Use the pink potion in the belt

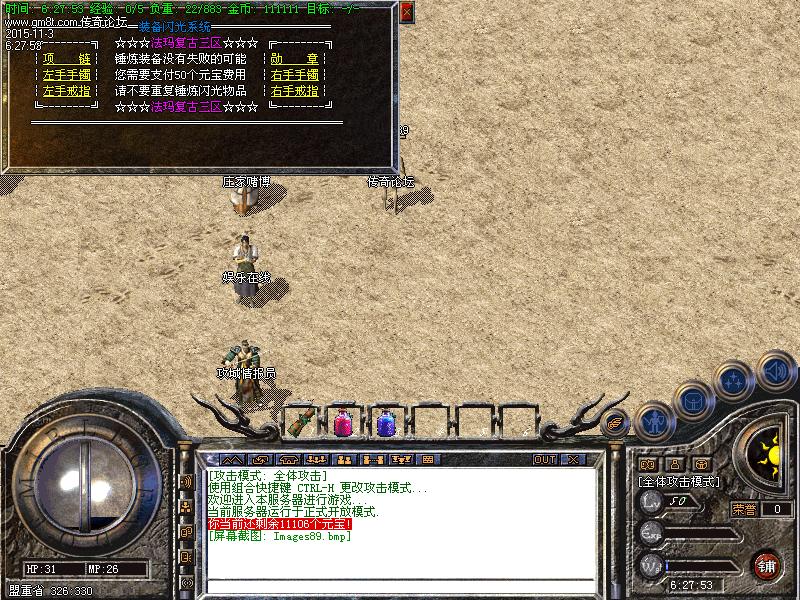pyautogui.click(x=343, y=422)
